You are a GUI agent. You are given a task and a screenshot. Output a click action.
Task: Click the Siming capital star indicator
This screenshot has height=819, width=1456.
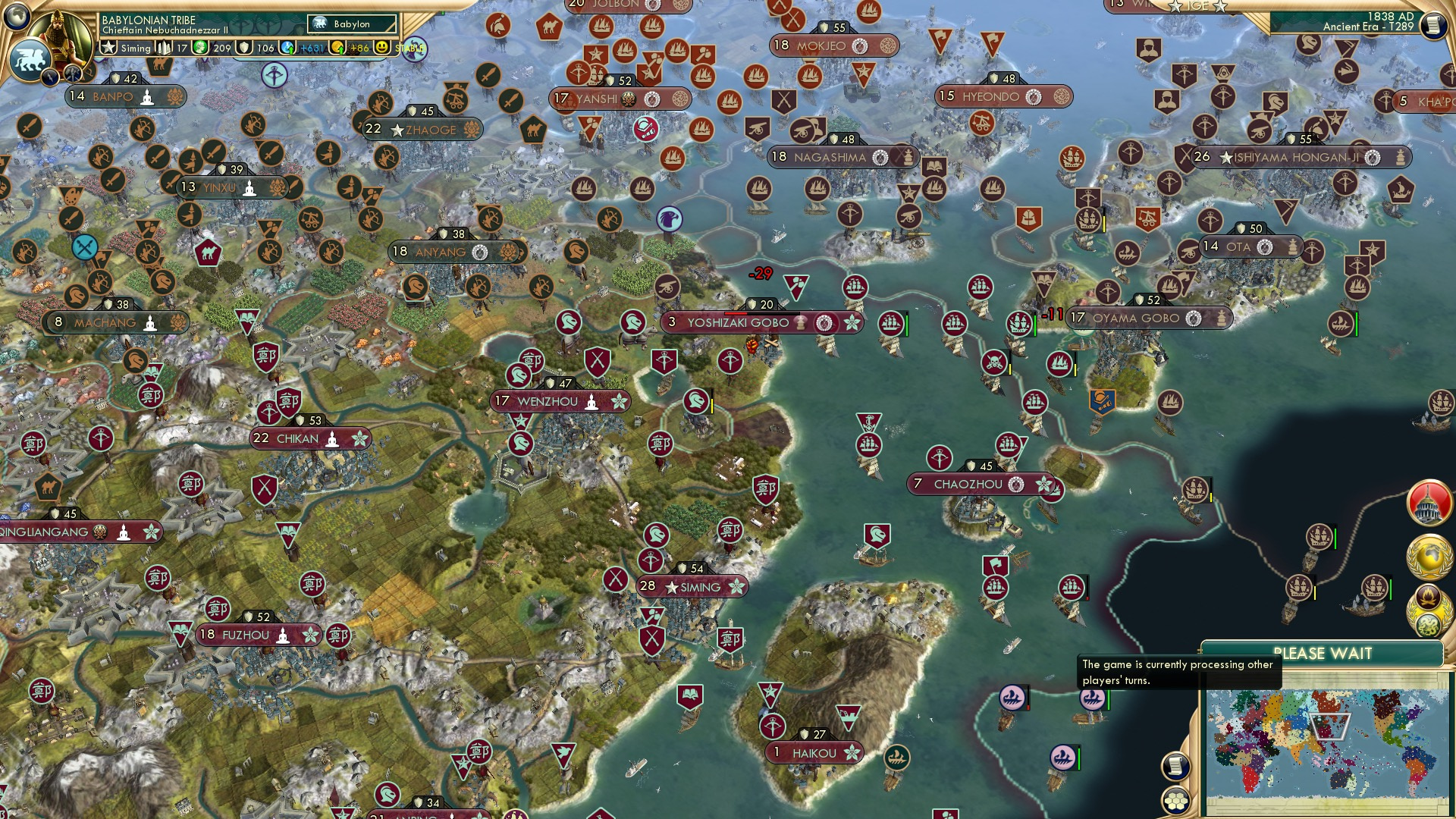click(108, 48)
